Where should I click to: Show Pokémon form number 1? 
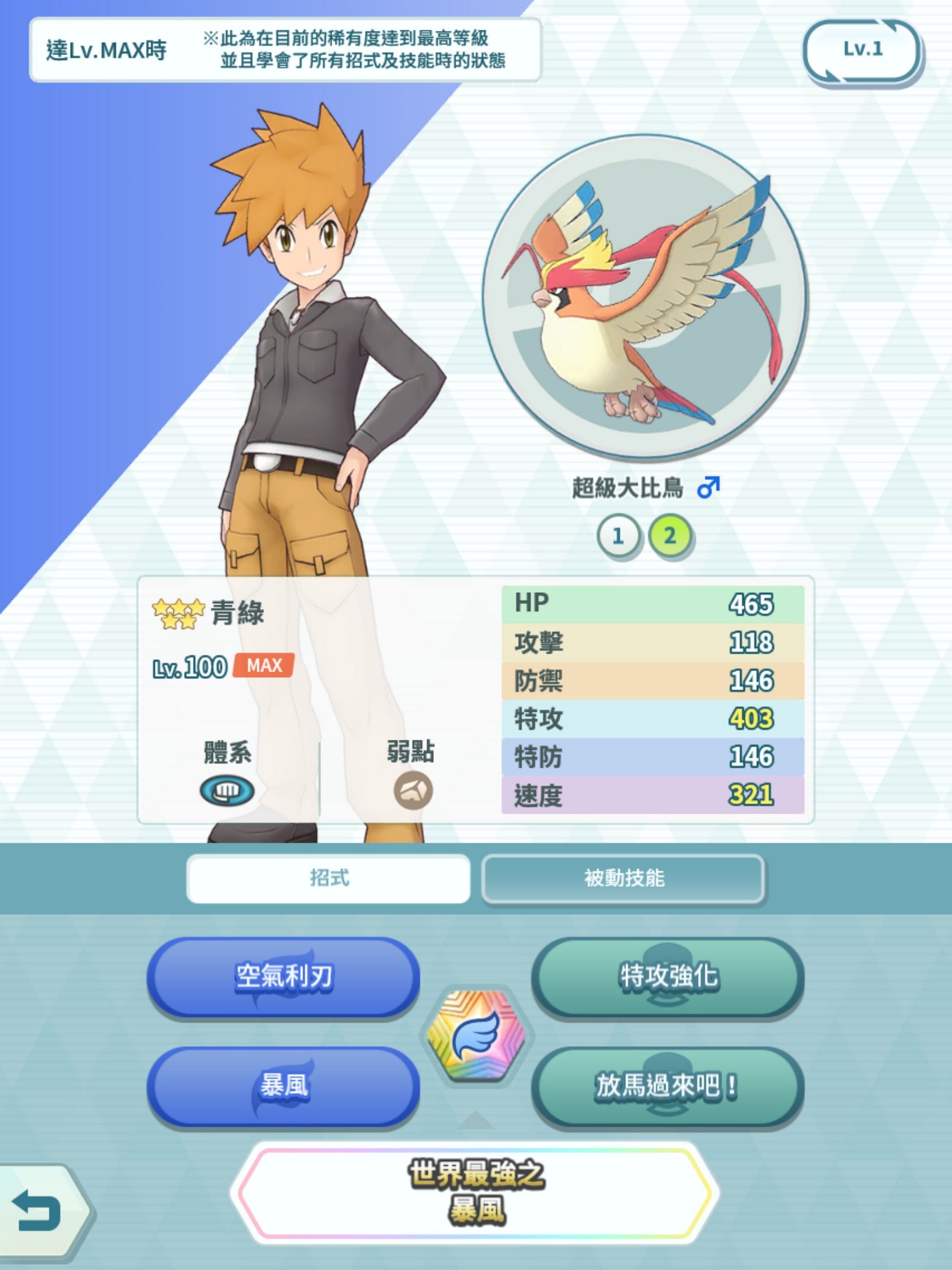click(x=618, y=536)
